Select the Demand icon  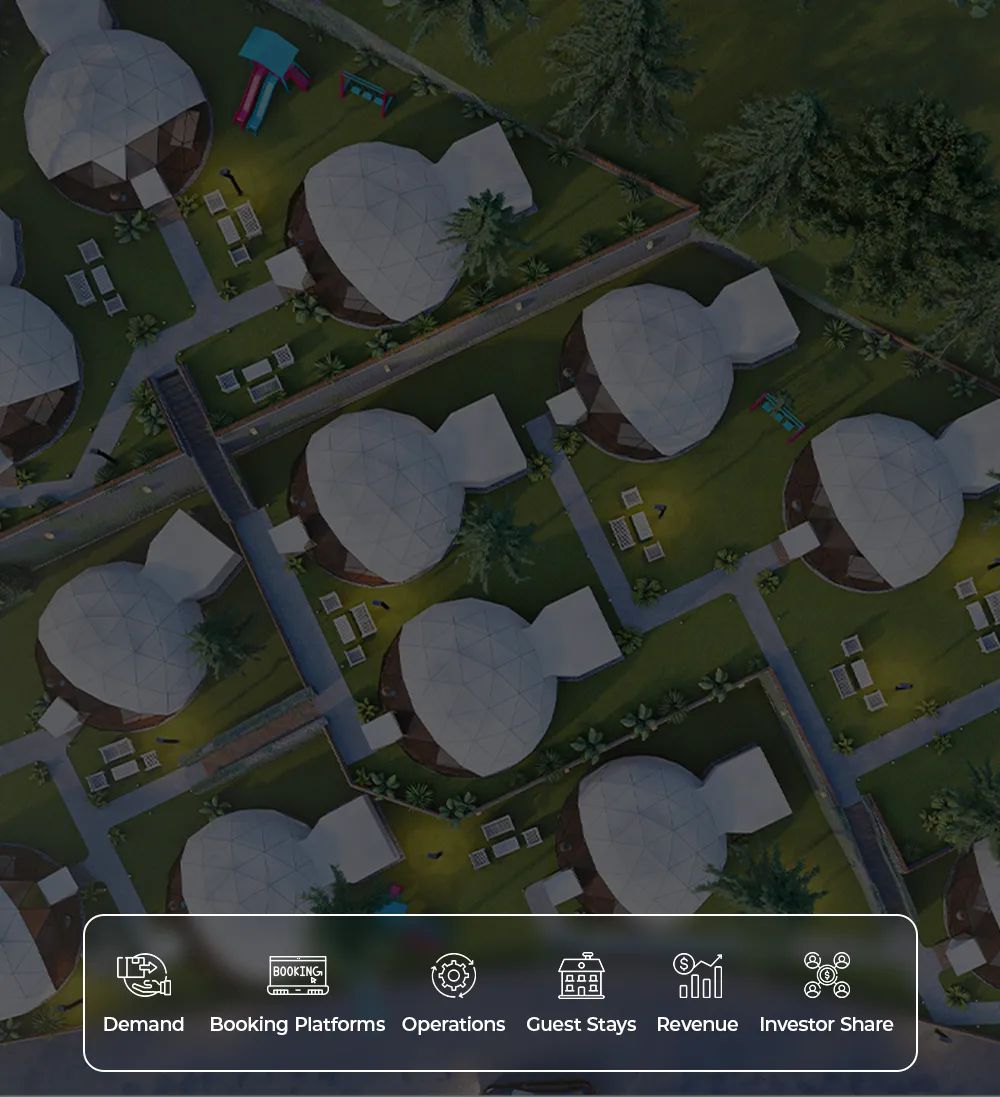click(x=144, y=975)
